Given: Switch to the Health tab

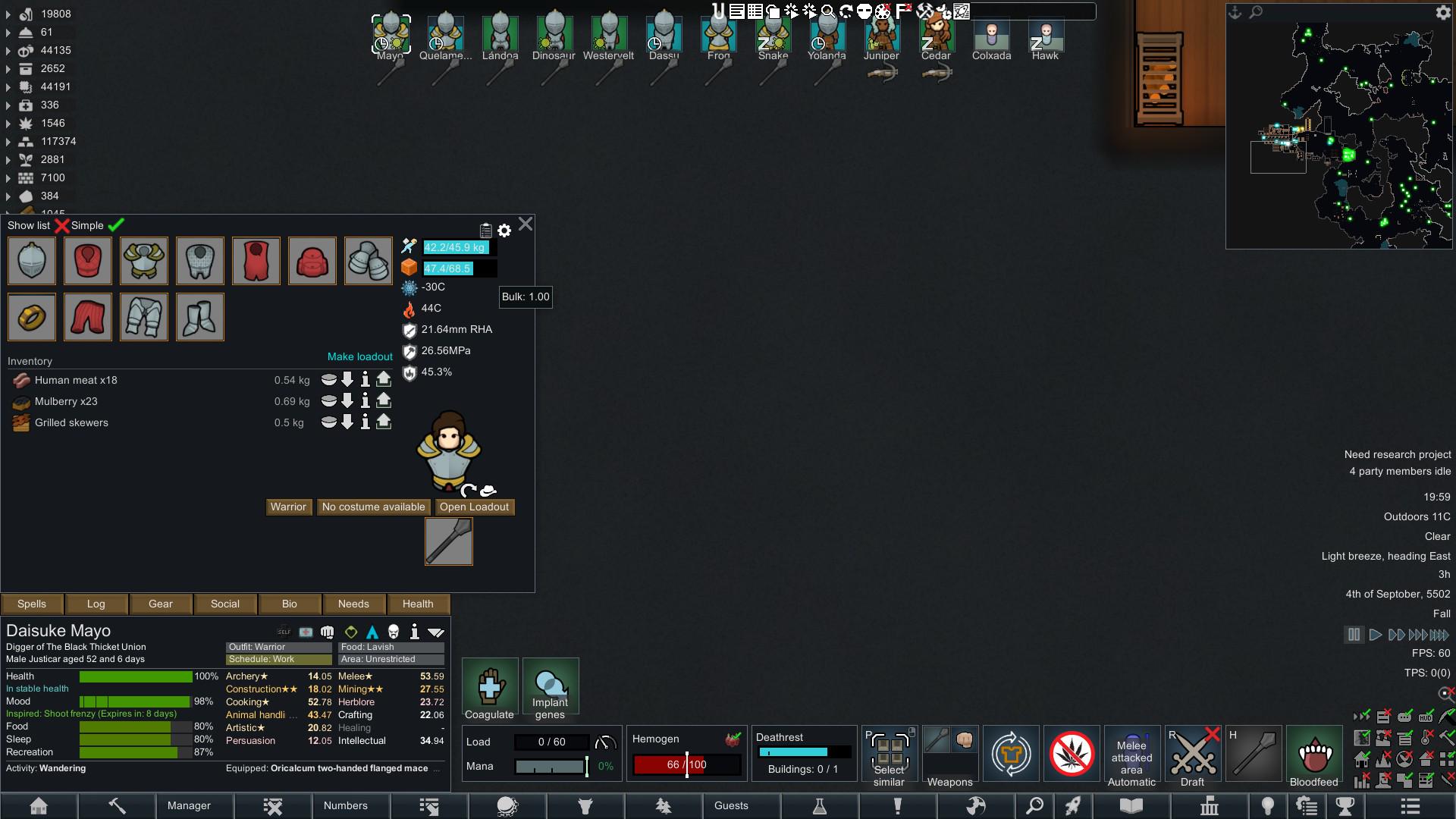Looking at the screenshot, I should tap(418, 604).
